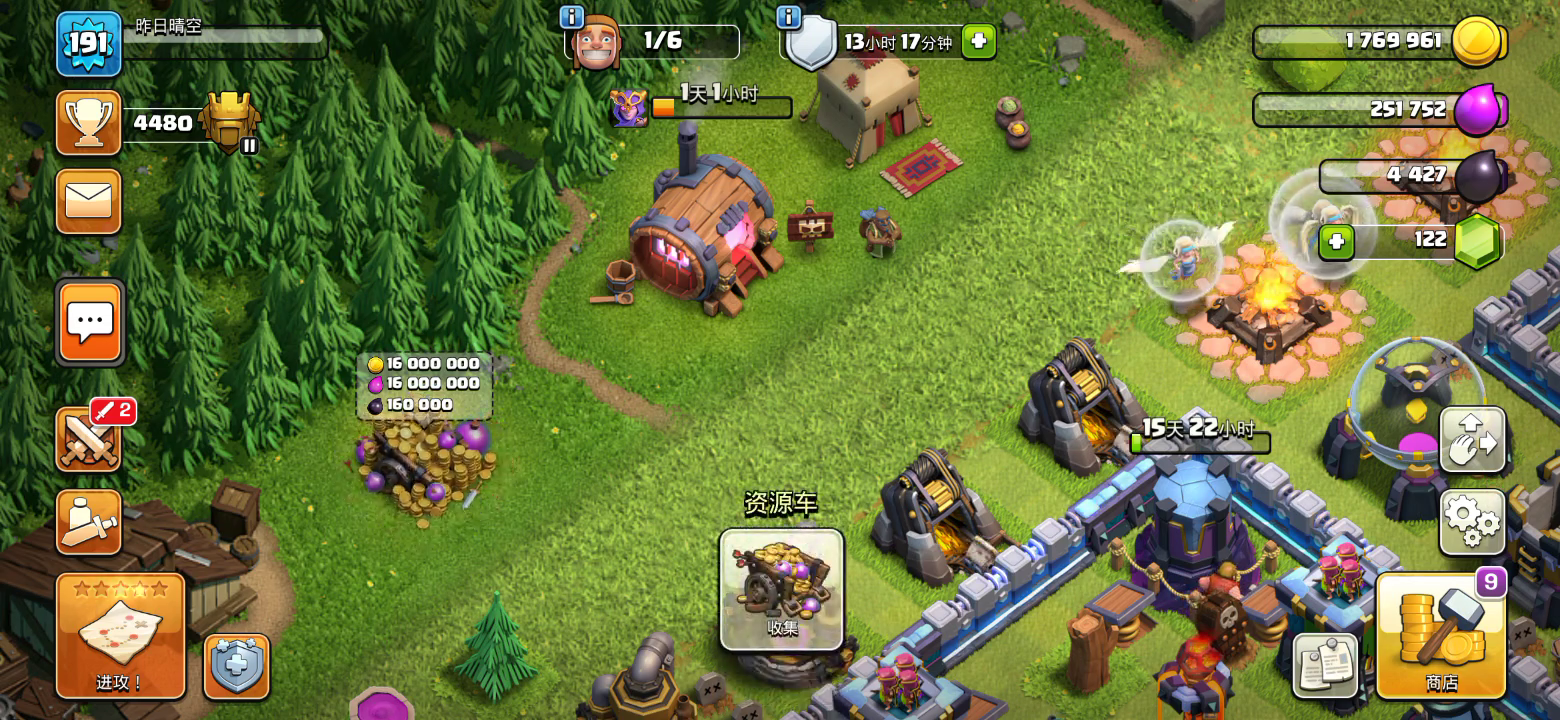Open the trophy leaderboard button
Image resolution: width=1560 pixels, height=720 pixels.
coord(89,123)
